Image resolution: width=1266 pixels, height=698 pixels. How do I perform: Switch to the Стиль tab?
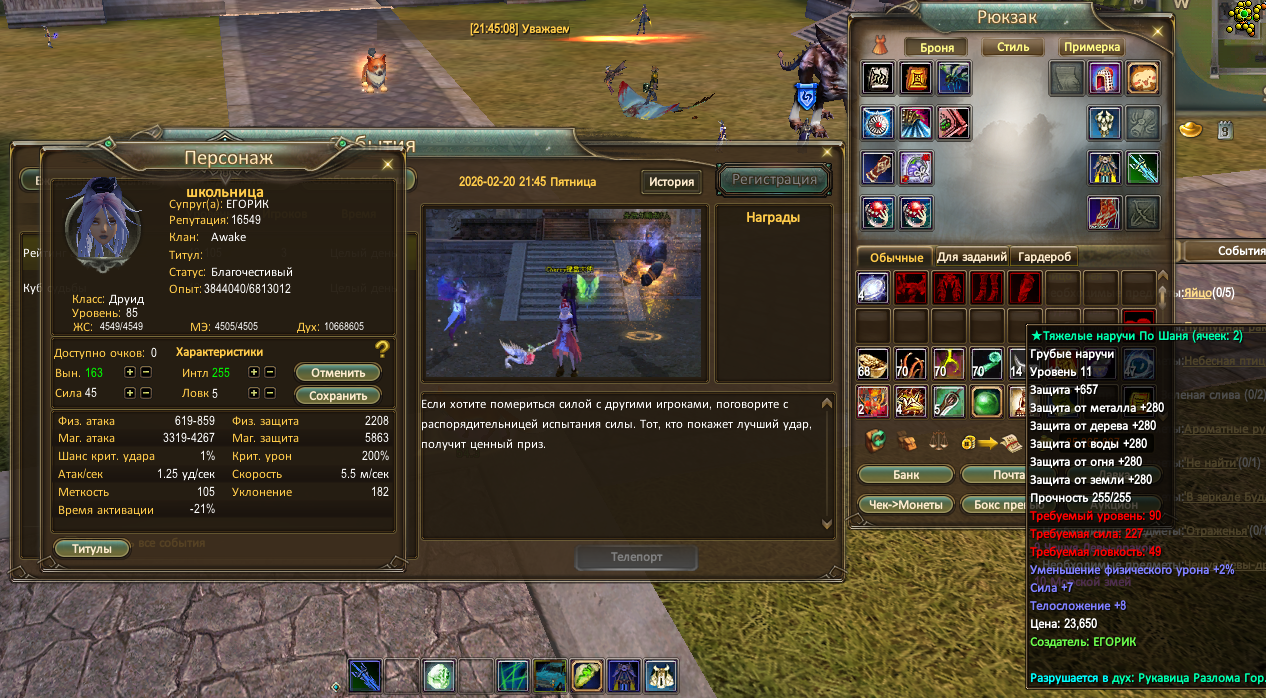(x=1013, y=47)
